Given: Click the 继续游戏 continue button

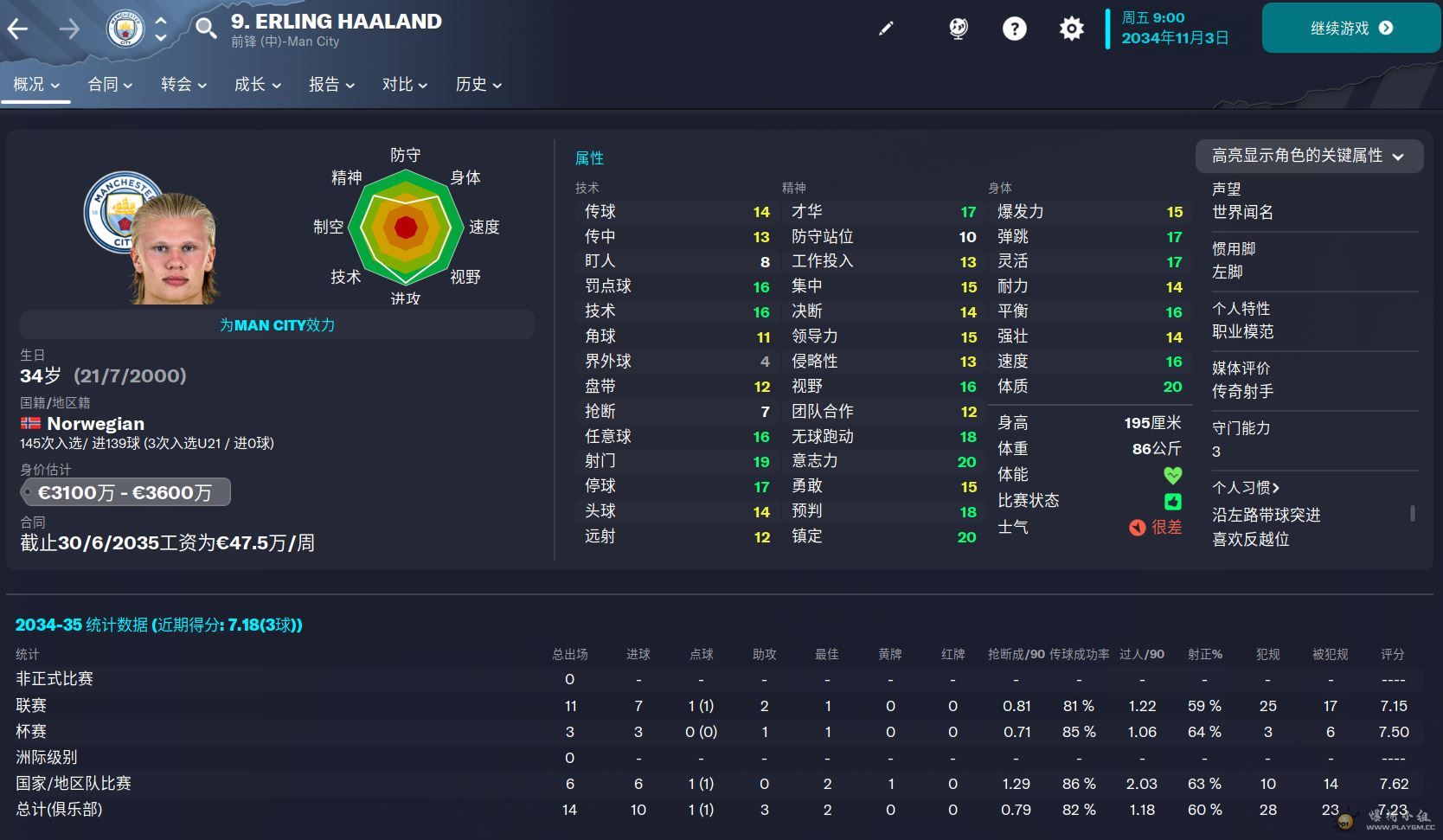Looking at the screenshot, I should click(1350, 29).
